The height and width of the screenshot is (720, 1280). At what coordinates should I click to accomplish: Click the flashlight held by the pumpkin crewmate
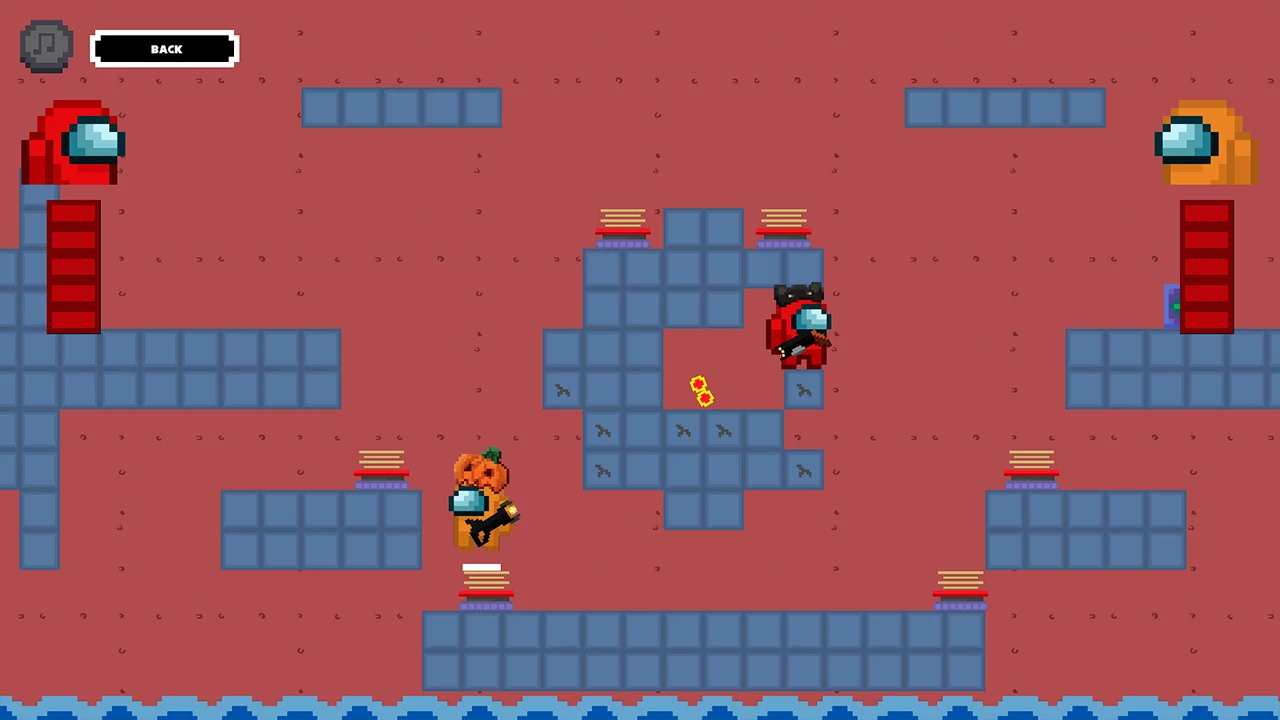497,518
